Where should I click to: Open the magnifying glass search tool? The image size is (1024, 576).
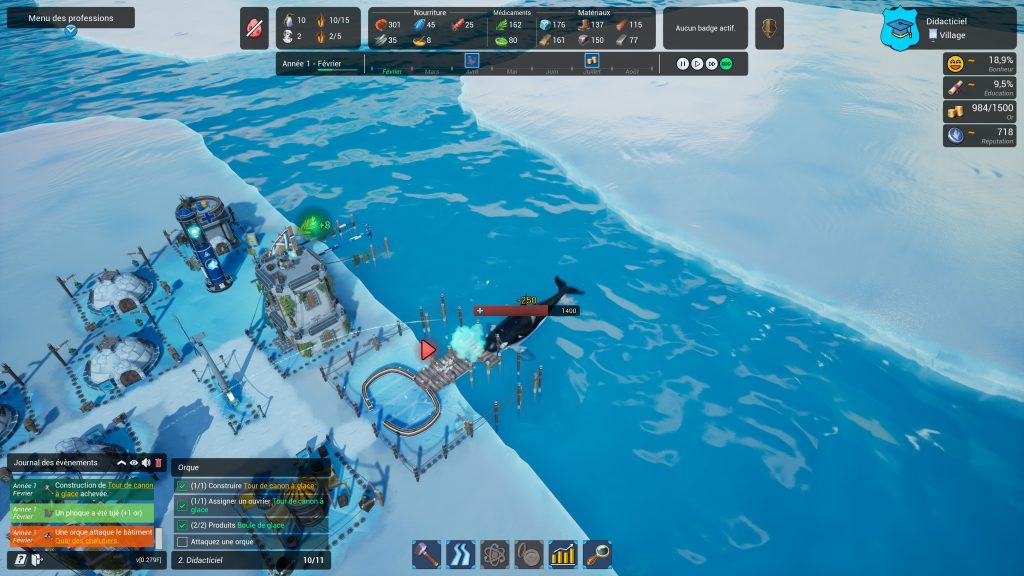click(597, 554)
